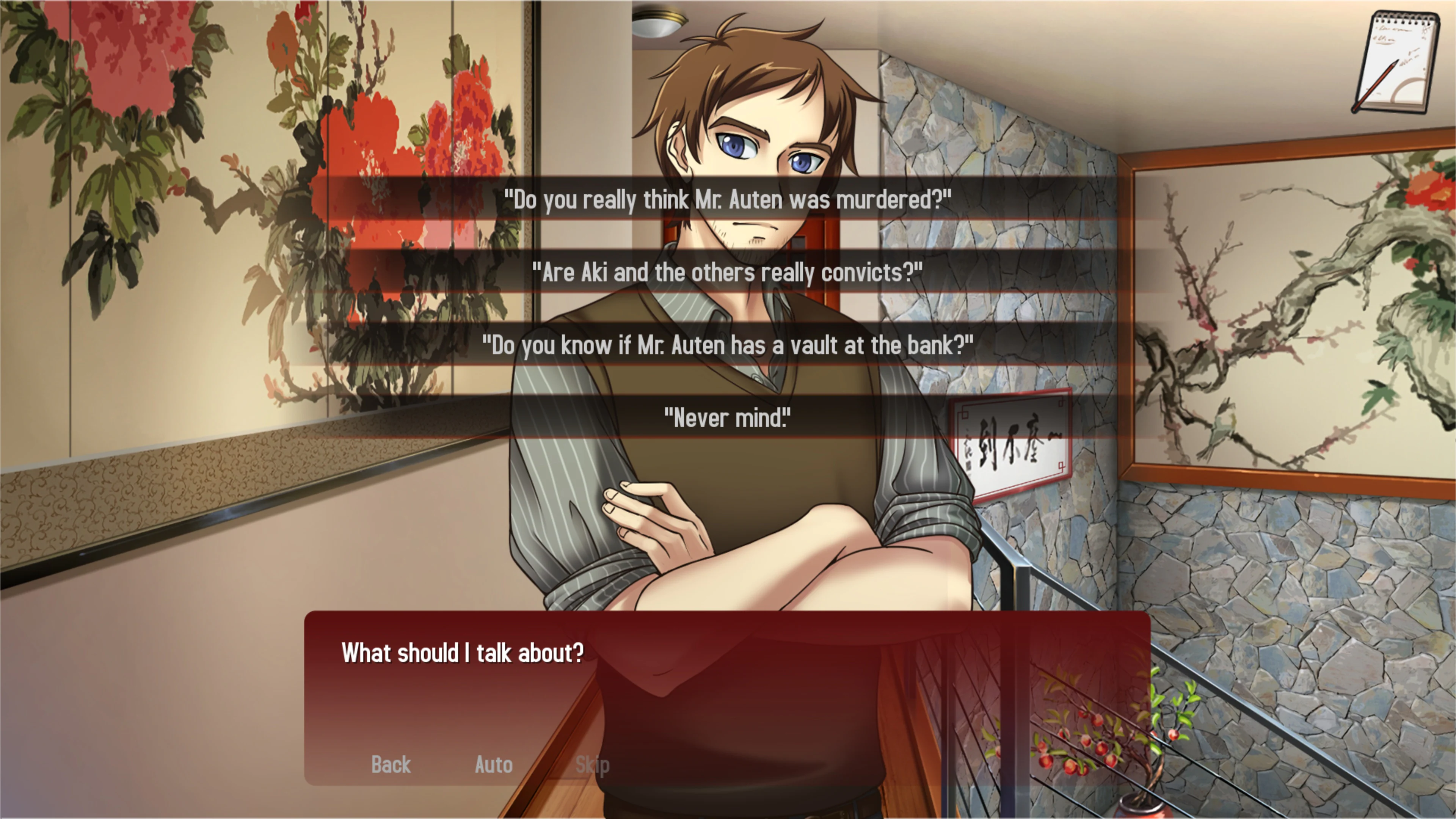Image resolution: width=1456 pixels, height=819 pixels.
Task: Toggle Skip mode on
Action: (x=592, y=765)
